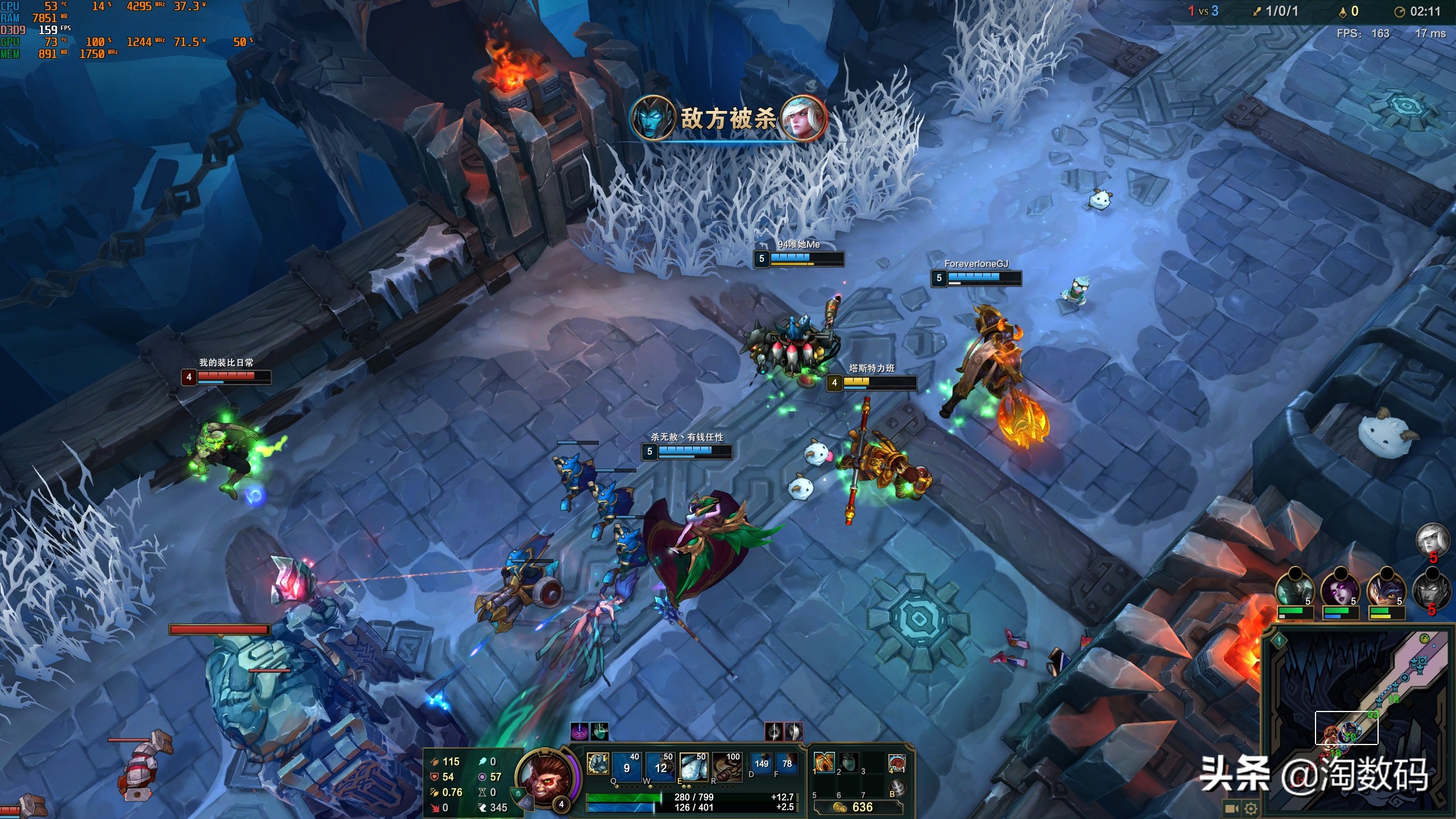Click the red trinket item in slot 4

click(x=896, y=763)
